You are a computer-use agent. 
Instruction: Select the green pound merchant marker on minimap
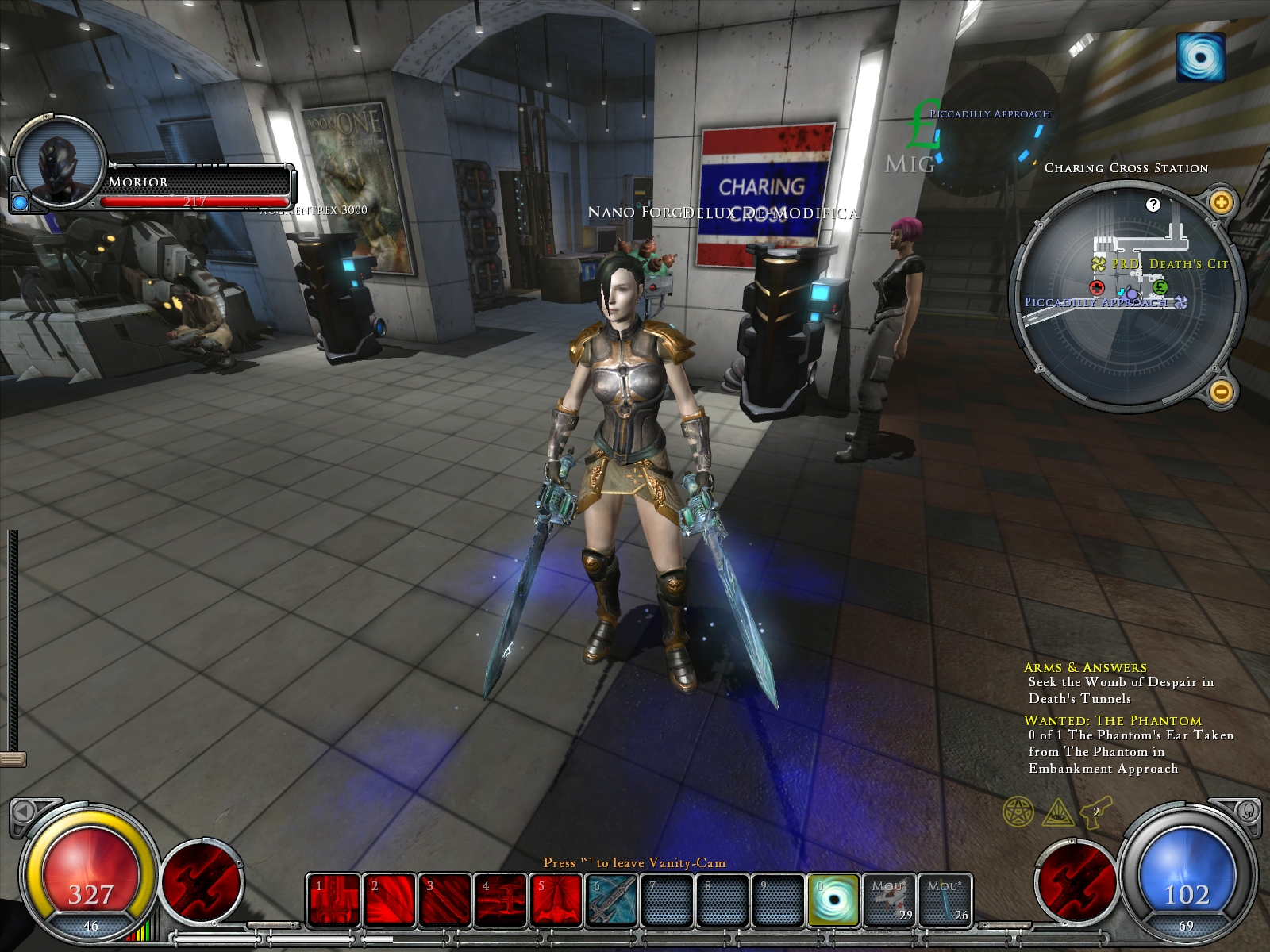pos(1160,287)
